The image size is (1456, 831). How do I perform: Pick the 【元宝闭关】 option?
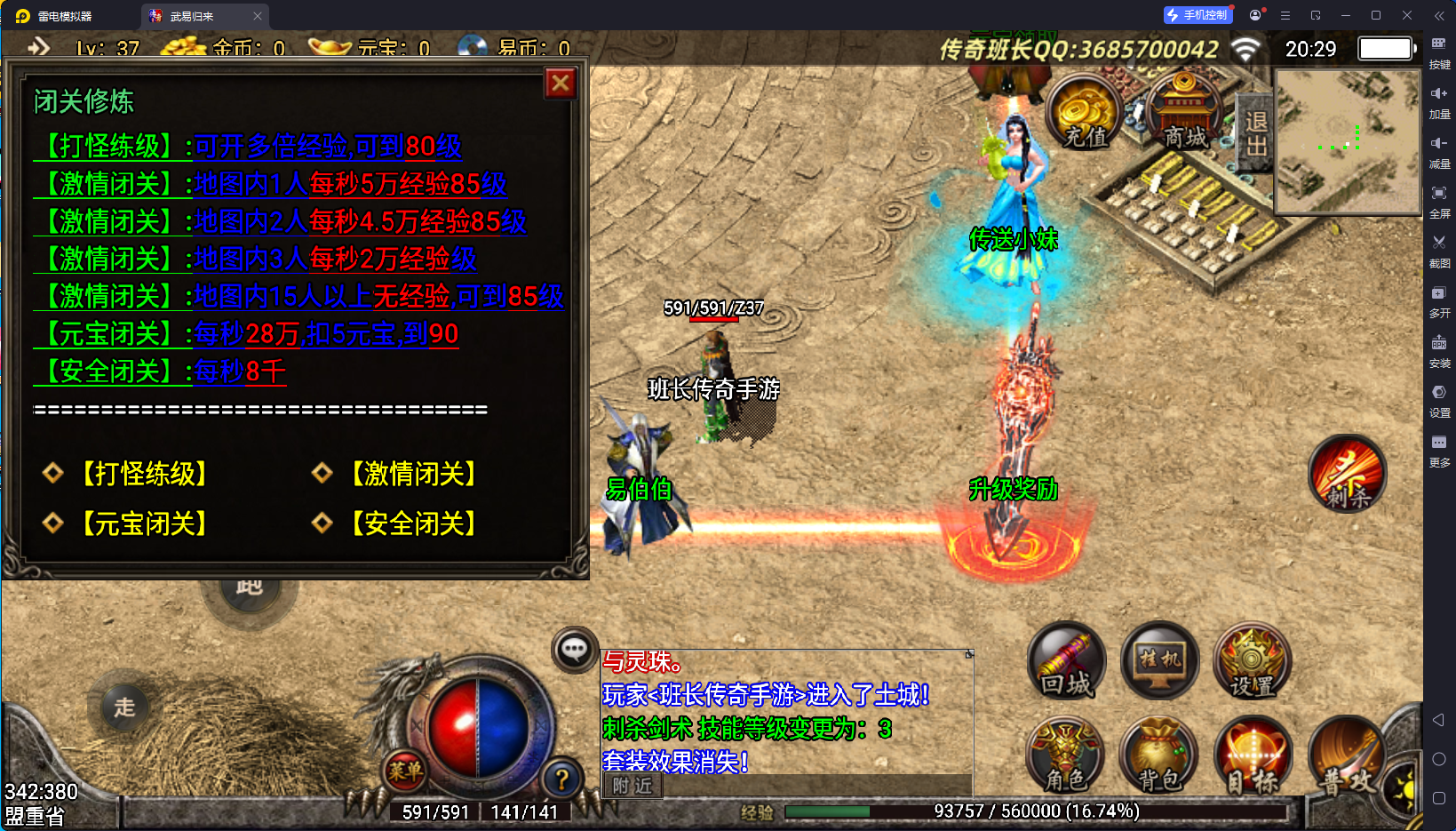[144, 523]
